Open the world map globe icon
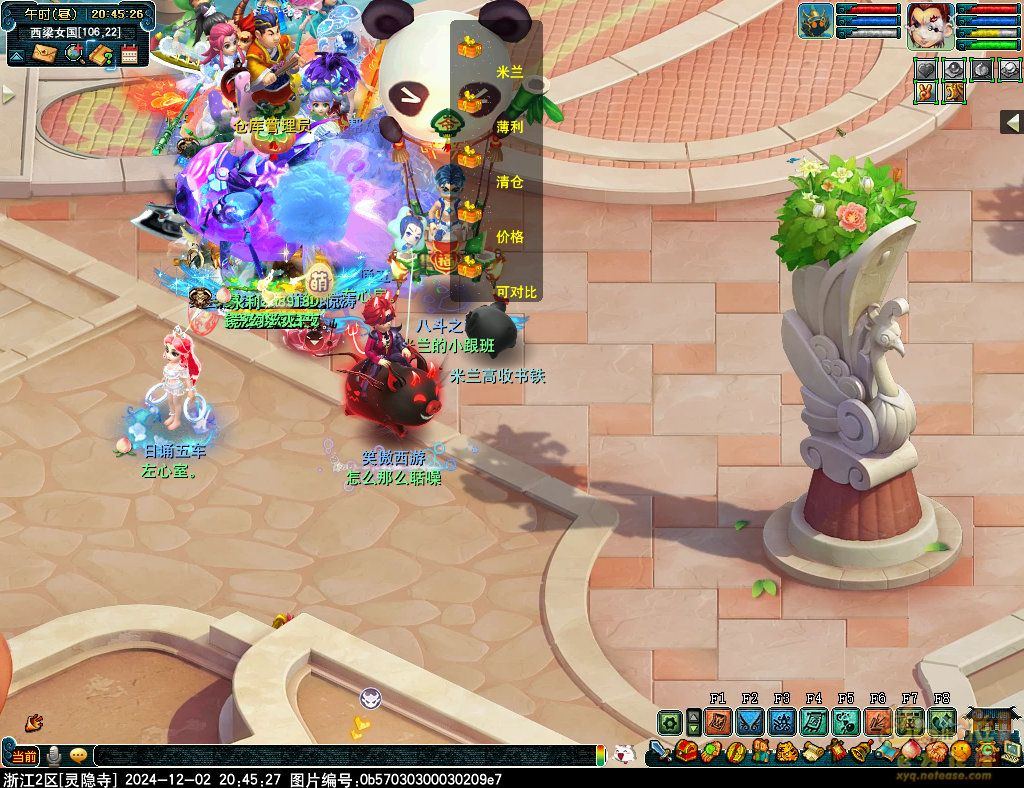The image size is (1024, 788). click(73, 53)
